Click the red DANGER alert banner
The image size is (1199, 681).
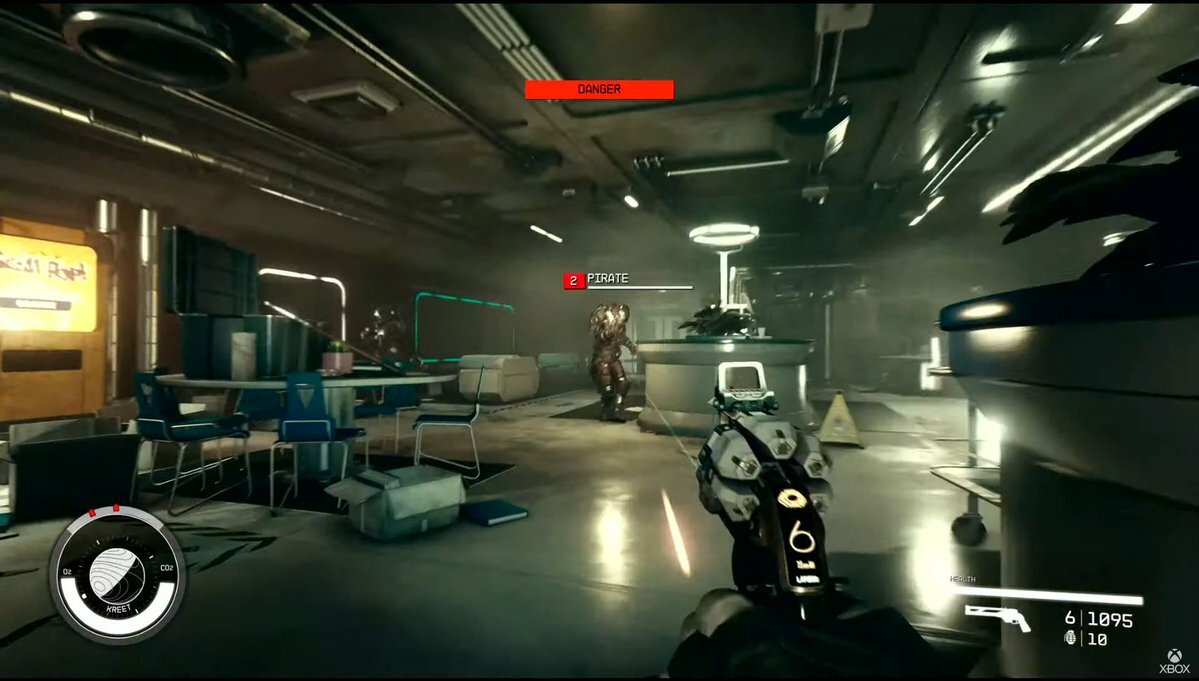(599, 90)
